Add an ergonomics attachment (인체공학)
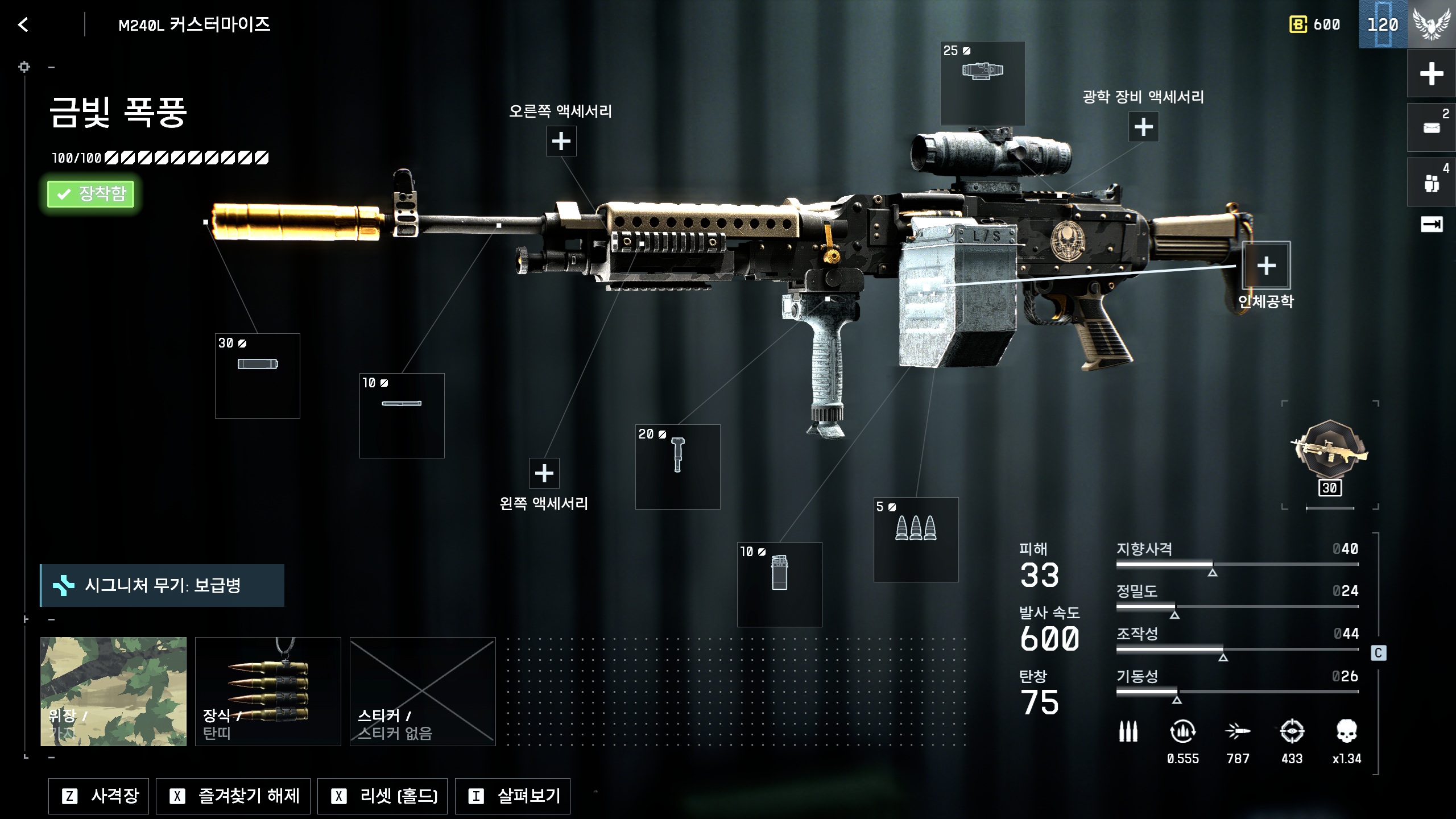Image resolution: width=1456 pixels, height=819 pixels. point(1265,266)
